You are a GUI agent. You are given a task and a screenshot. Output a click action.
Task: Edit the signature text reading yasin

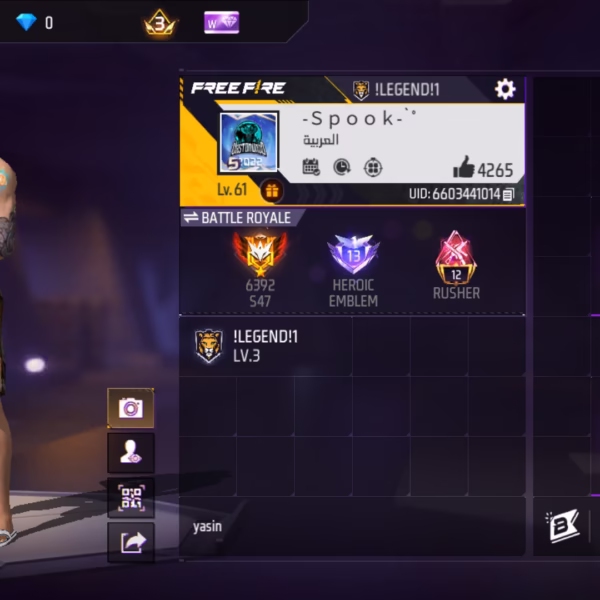point(208,526)
